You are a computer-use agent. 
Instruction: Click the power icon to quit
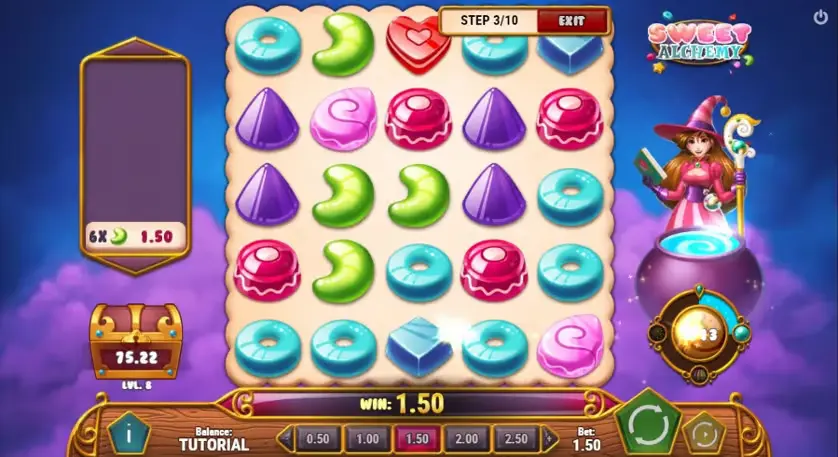pyautogui.click(x=821, y=17)
